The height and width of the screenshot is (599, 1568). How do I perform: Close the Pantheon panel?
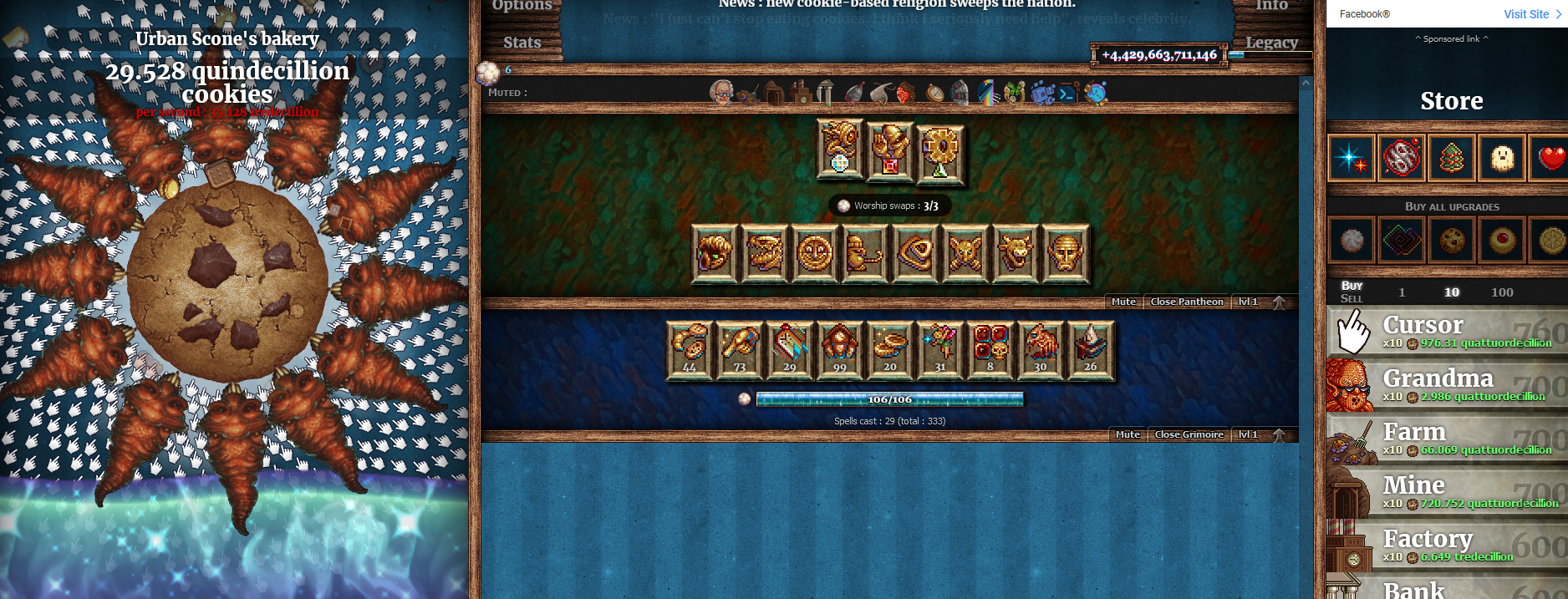click(1186, 302)
